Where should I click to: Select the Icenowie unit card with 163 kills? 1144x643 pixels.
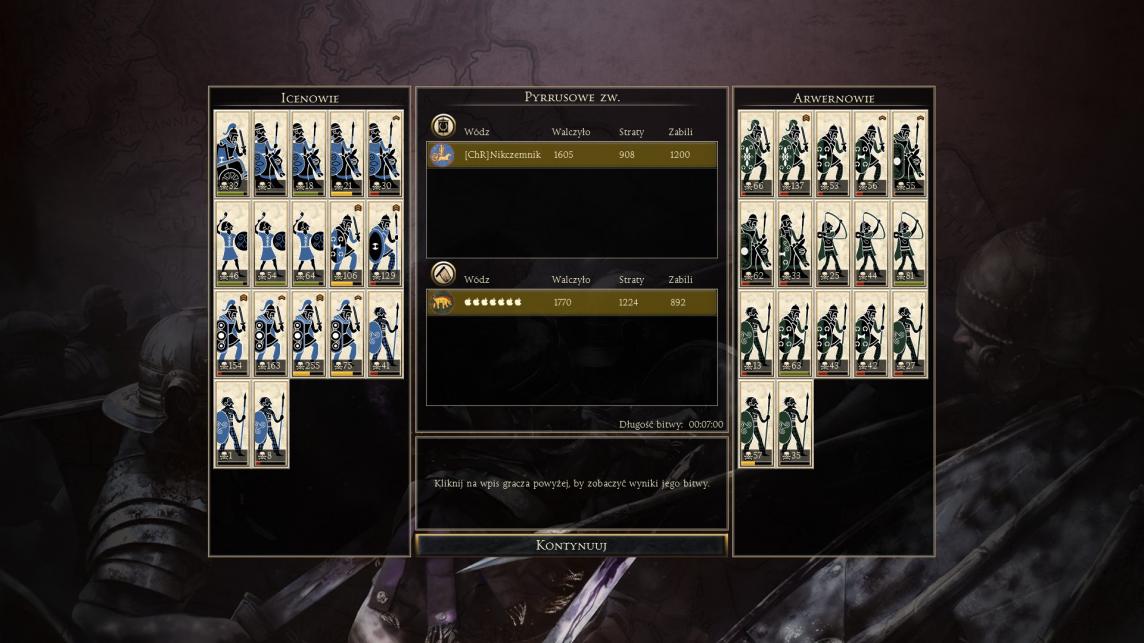[270, 333]
